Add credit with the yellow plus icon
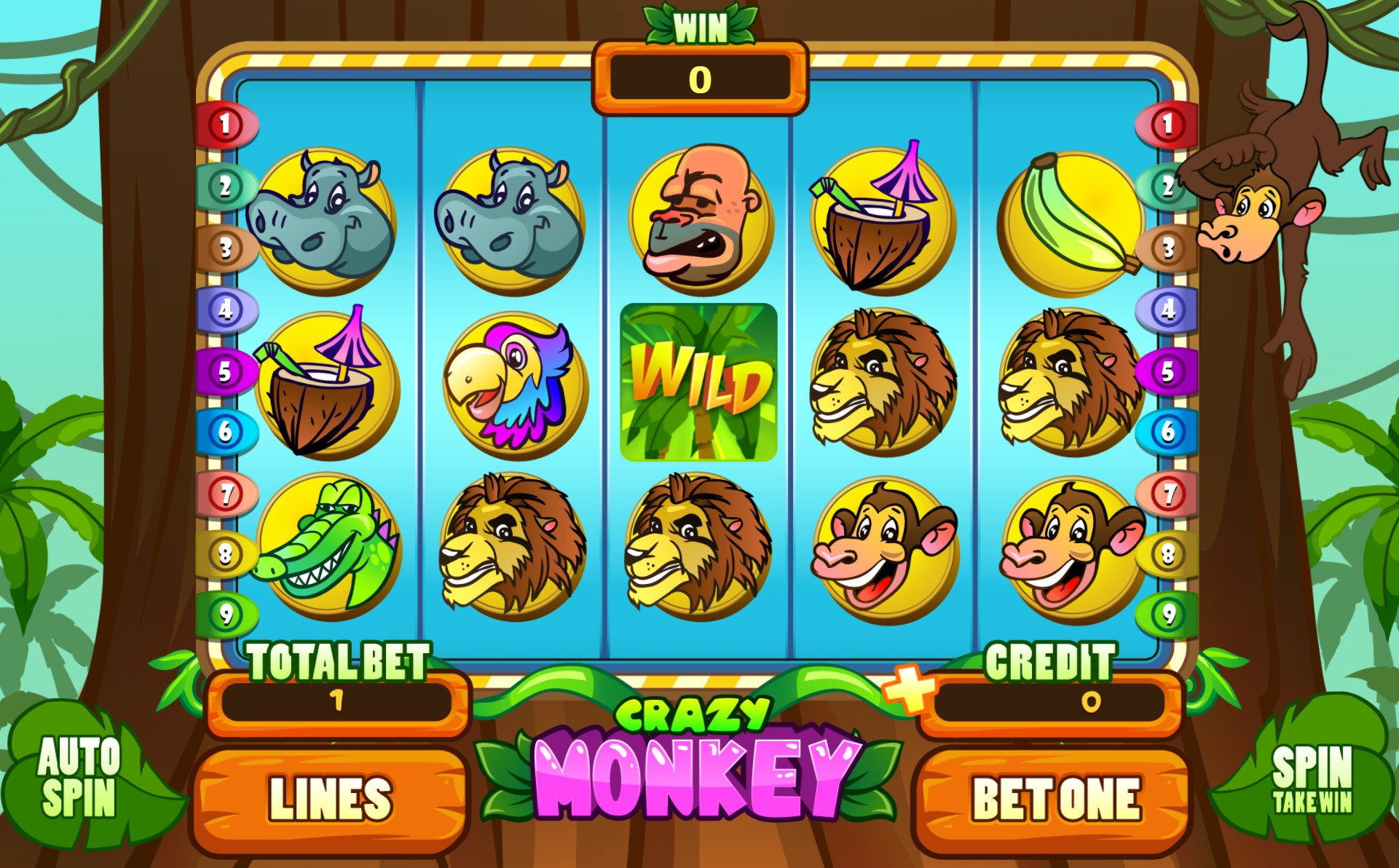Viewport: 1399px width, 868px height. click(x=908, y=688)
